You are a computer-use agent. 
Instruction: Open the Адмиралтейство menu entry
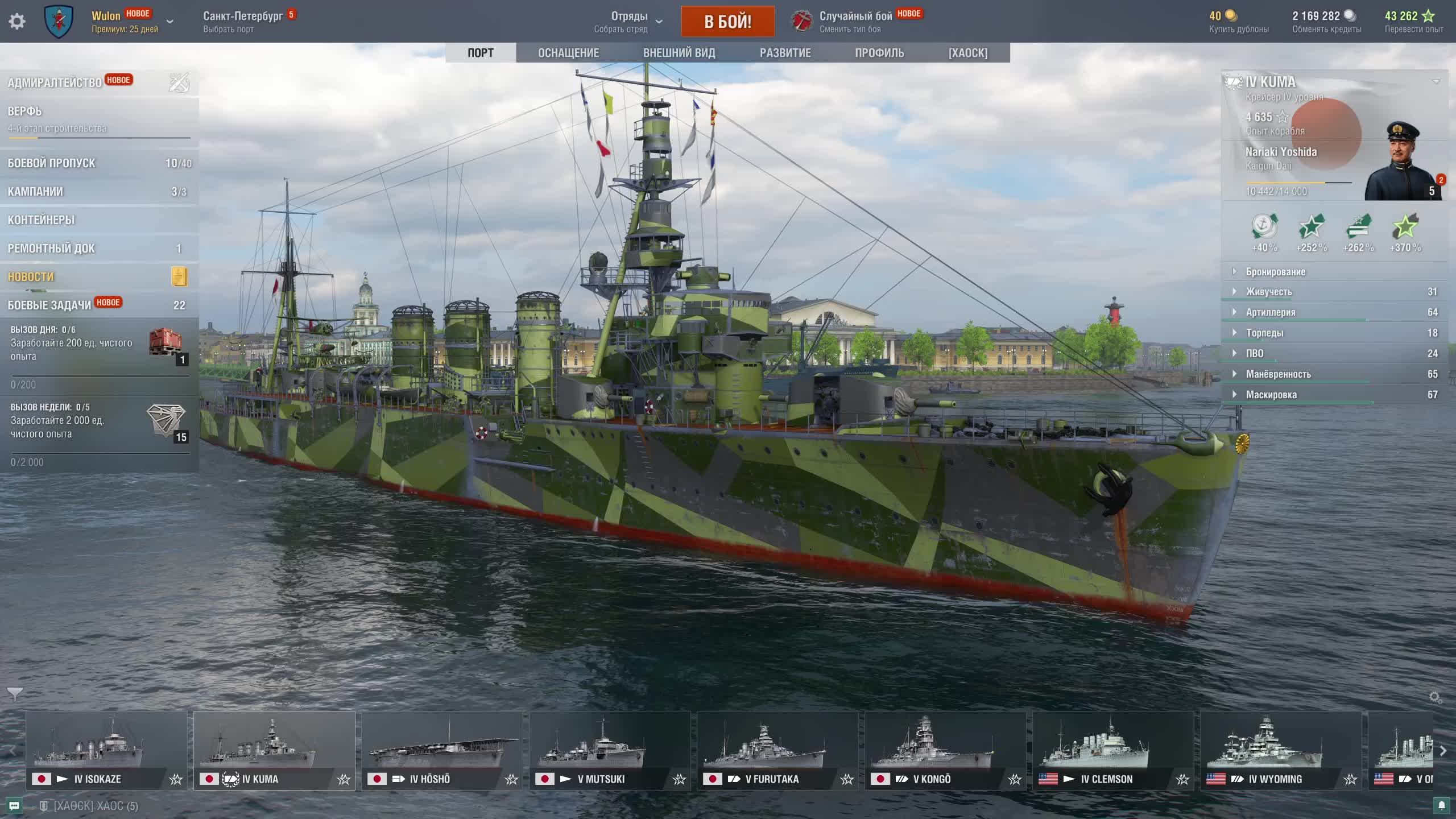click(x=55, y=83)
